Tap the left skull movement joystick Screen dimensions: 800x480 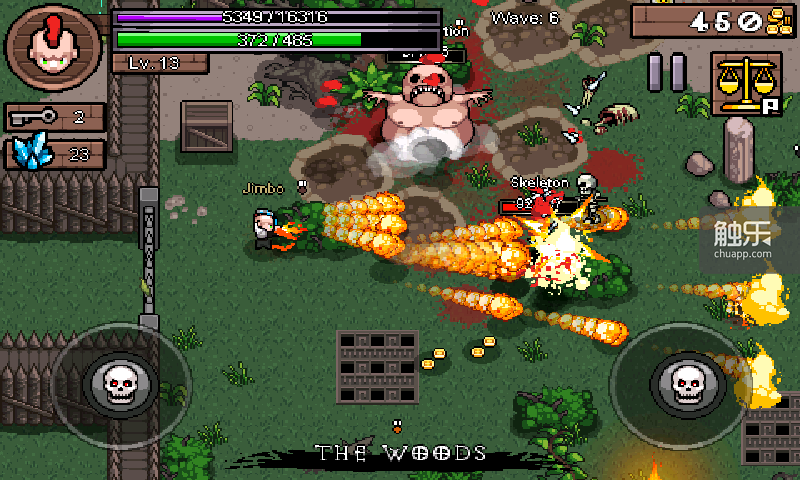[x=120, y=383]
